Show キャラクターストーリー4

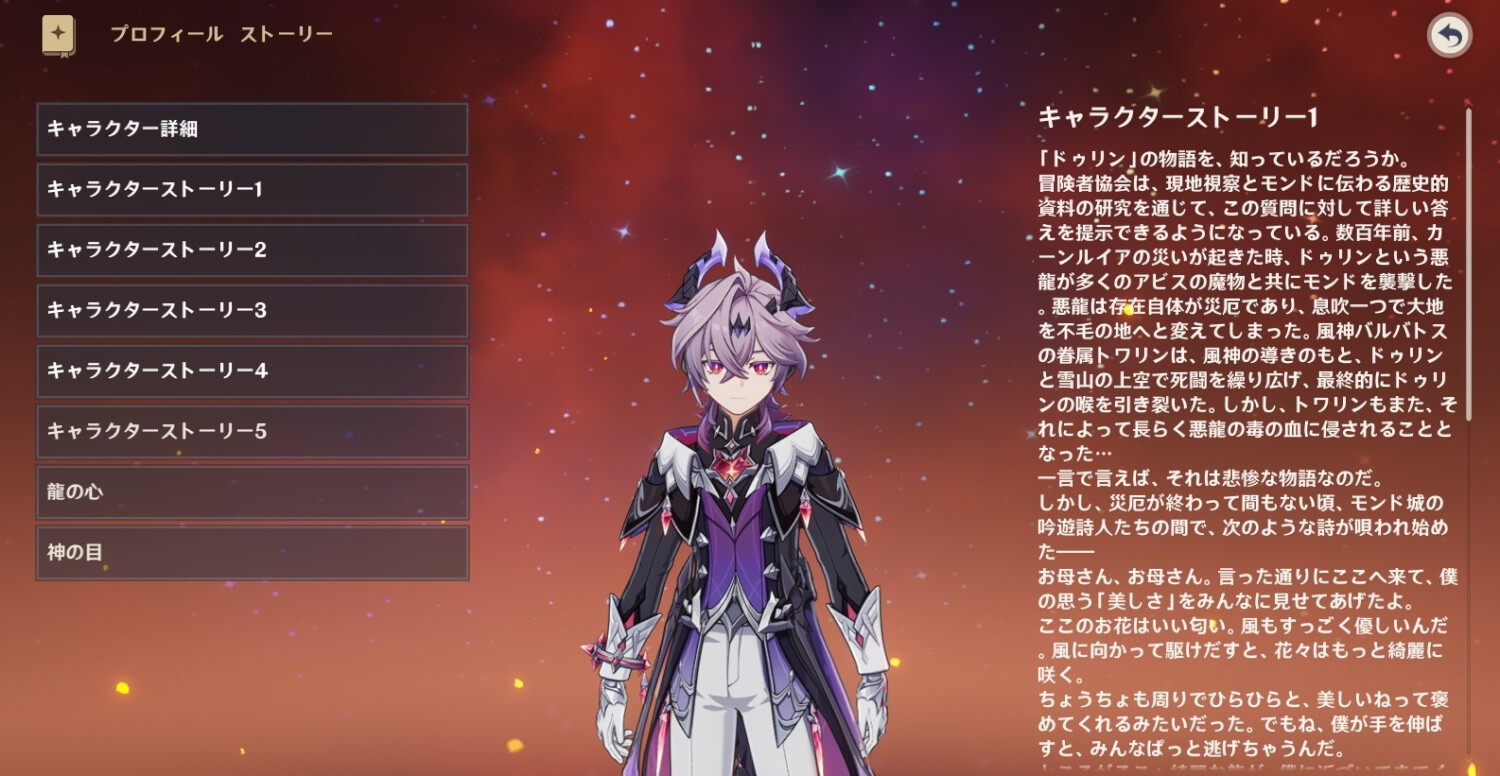pyautogui.click(x=252, y=371)
